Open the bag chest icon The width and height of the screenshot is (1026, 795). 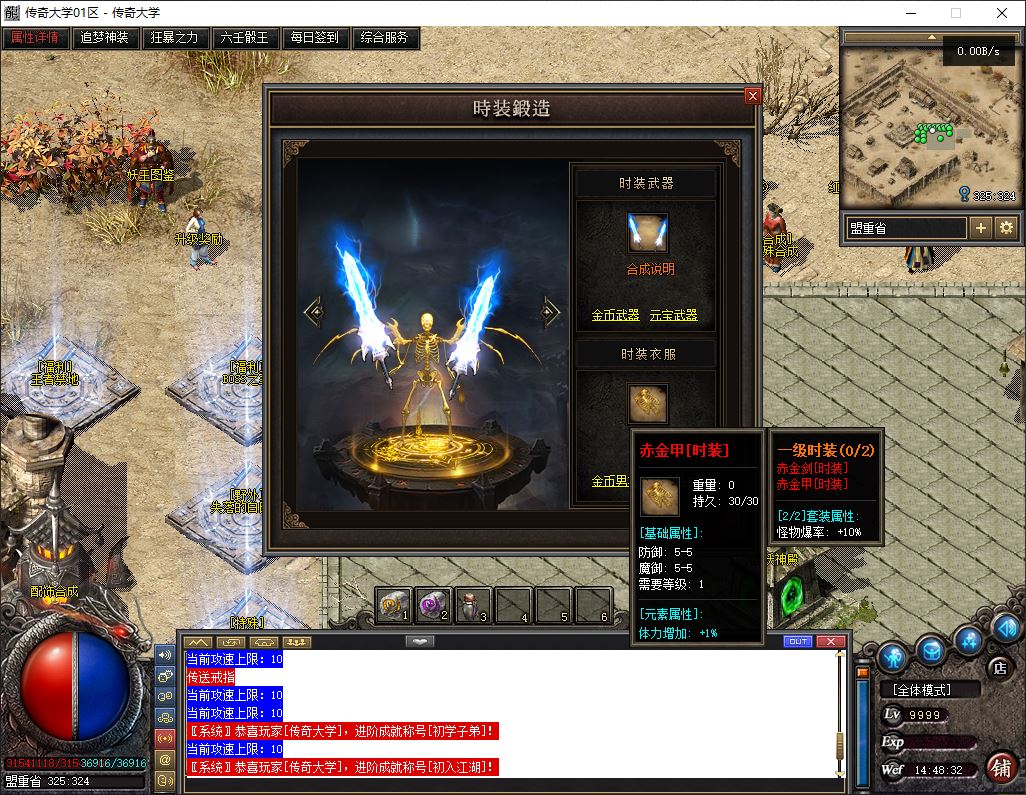coord(931,652)
